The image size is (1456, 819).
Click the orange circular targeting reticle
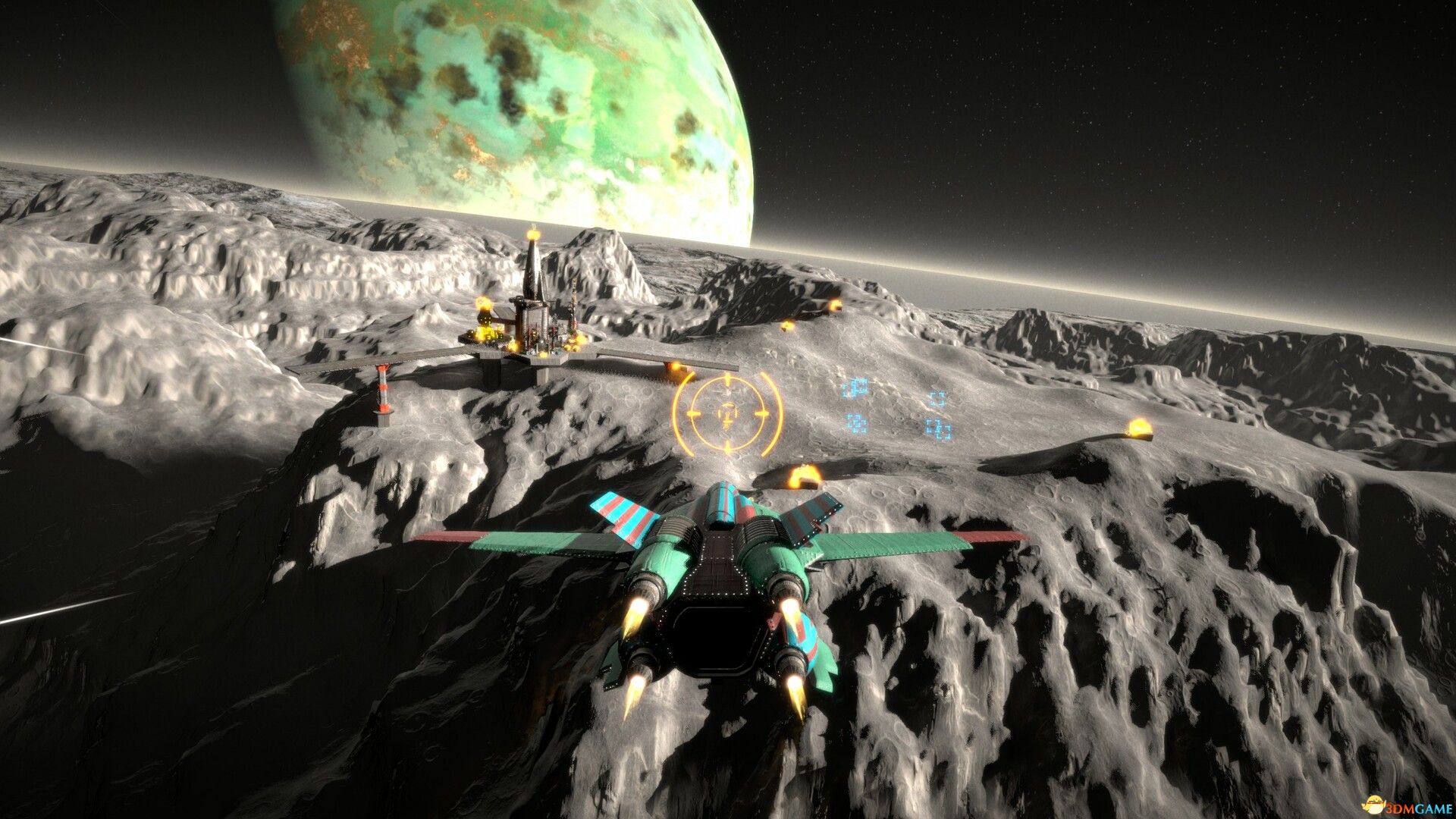(x=730, y=413)
